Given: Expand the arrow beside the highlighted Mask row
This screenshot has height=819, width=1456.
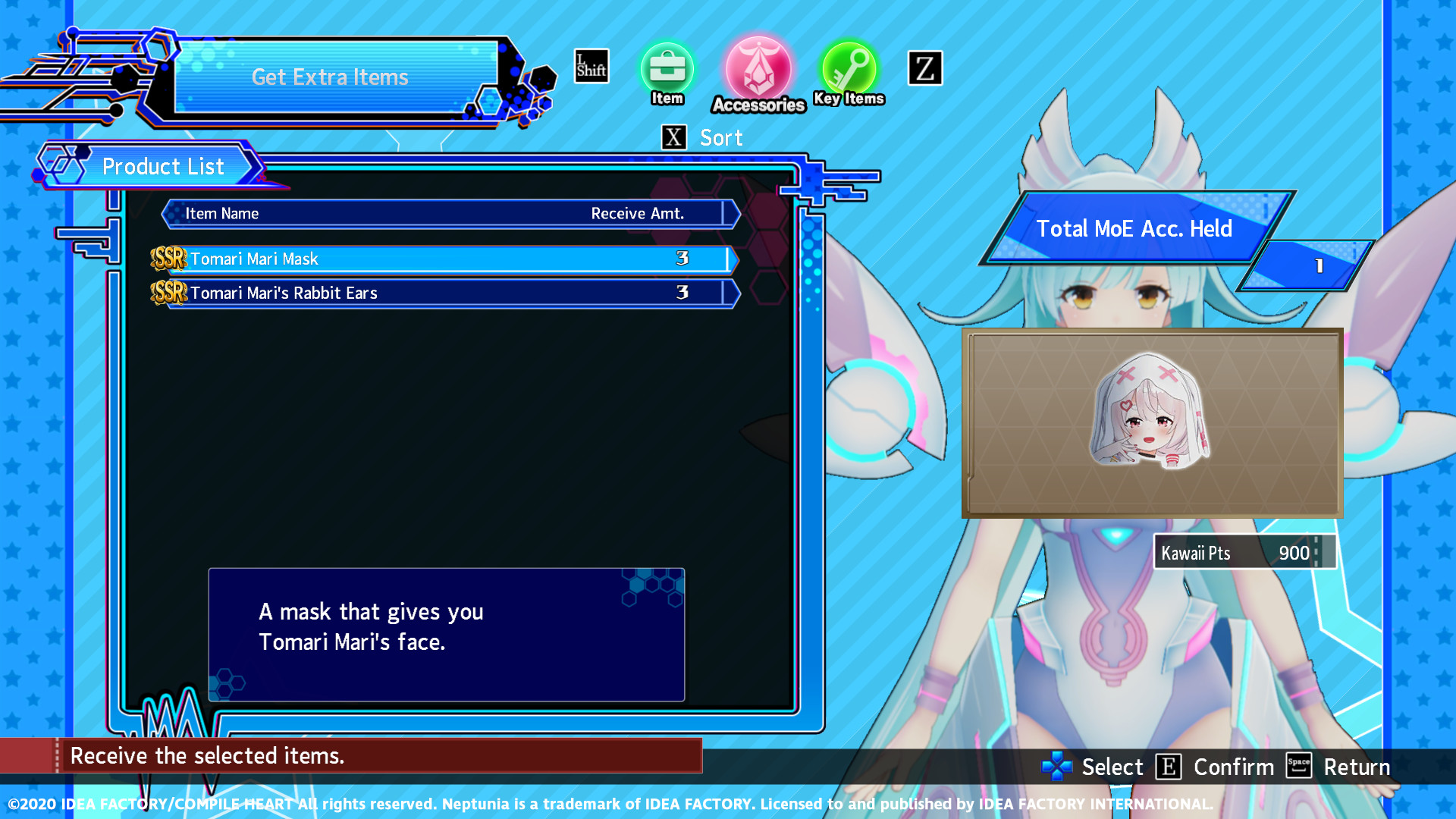Looking at the screenshot, I should [730, 259].
